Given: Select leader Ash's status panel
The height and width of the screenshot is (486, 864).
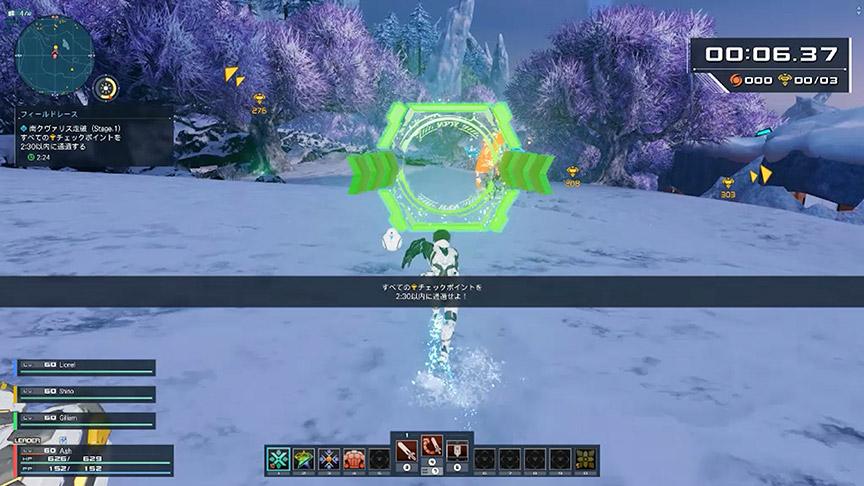Looking at the screenshot, I should coord(90,459).
